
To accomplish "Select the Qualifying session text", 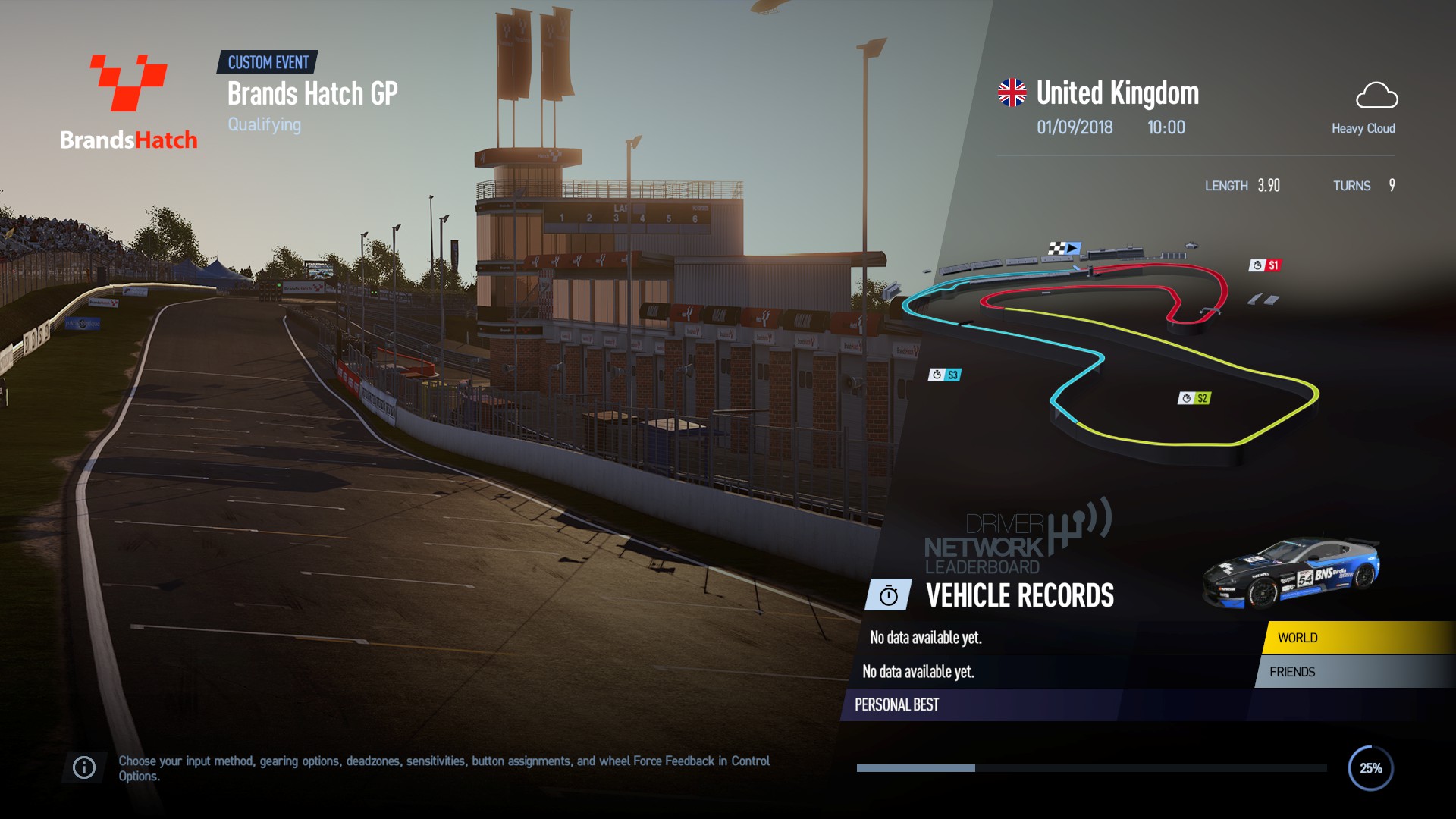I will point(264,124).
